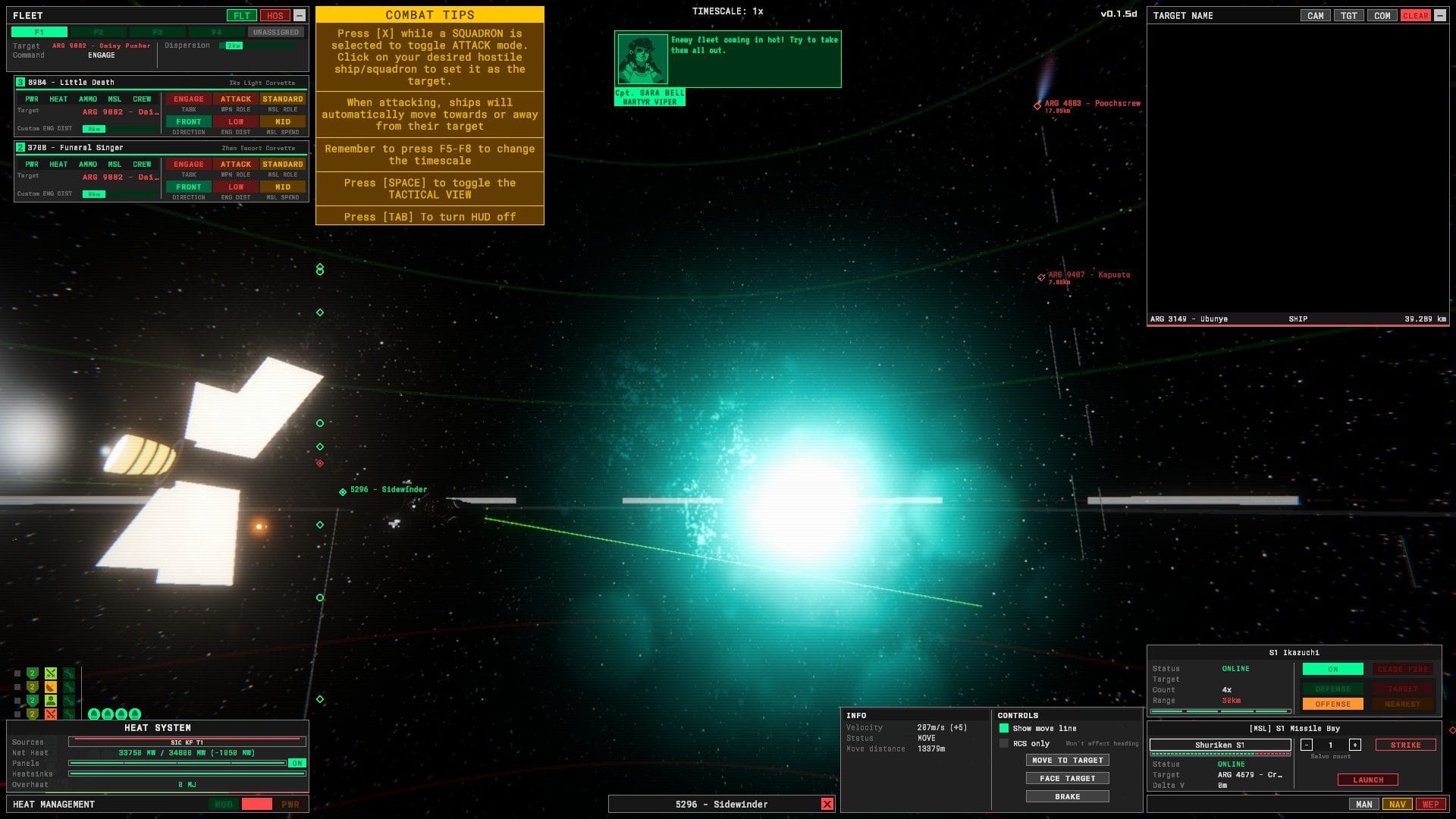
Task: Click the TGT icon in the target panel header
Action: (1349, 15)
